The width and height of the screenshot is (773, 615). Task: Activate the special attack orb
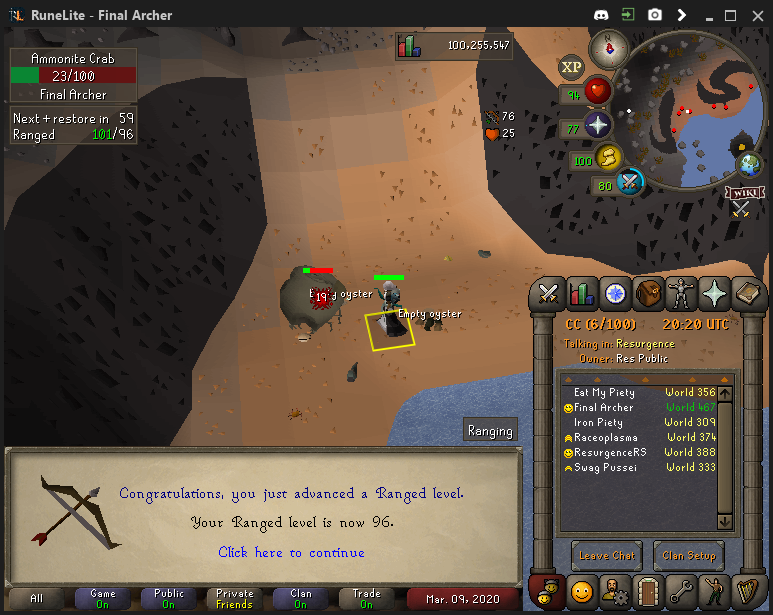tap(630, 183)
